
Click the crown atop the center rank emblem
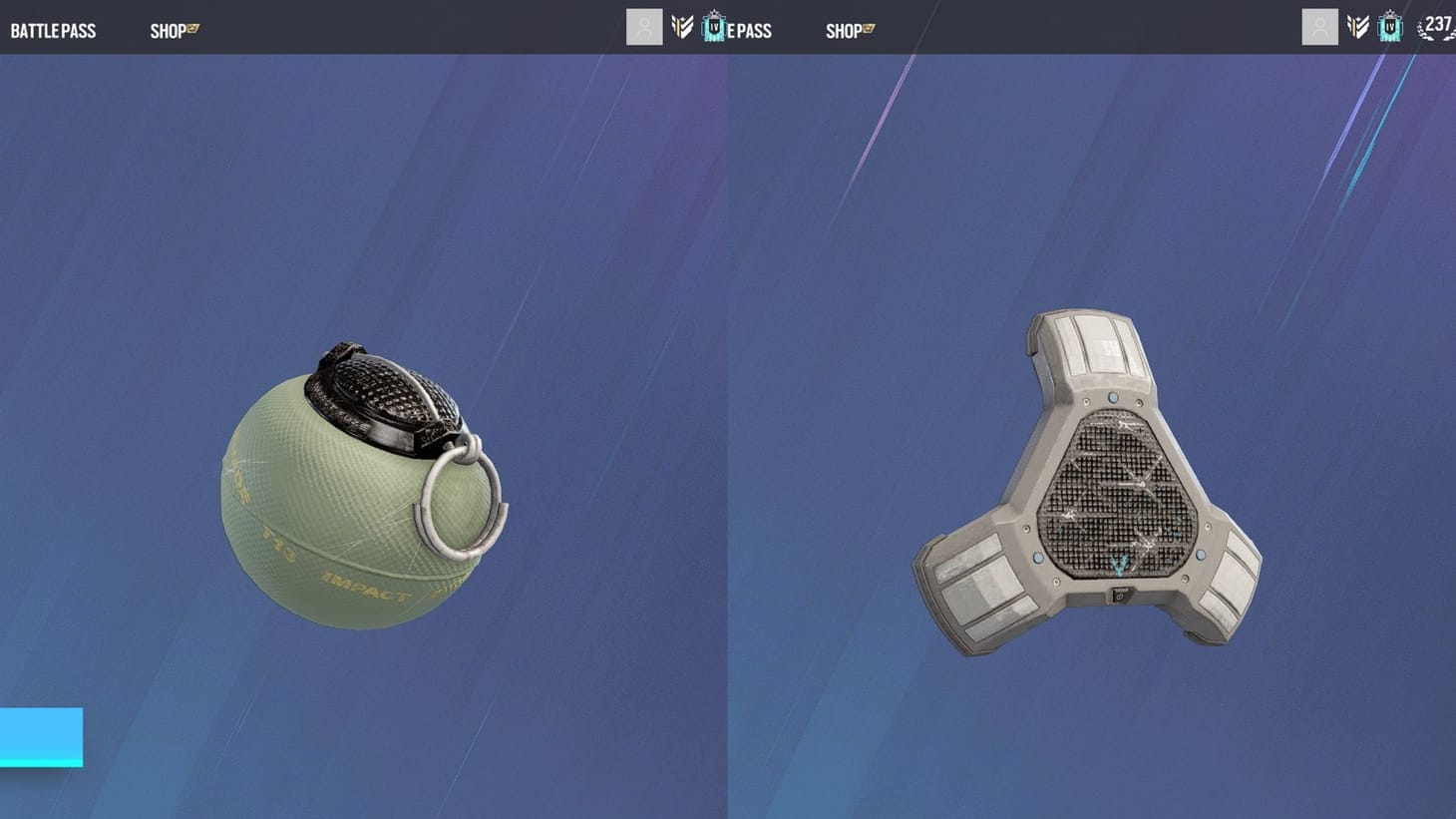(712, 14)
